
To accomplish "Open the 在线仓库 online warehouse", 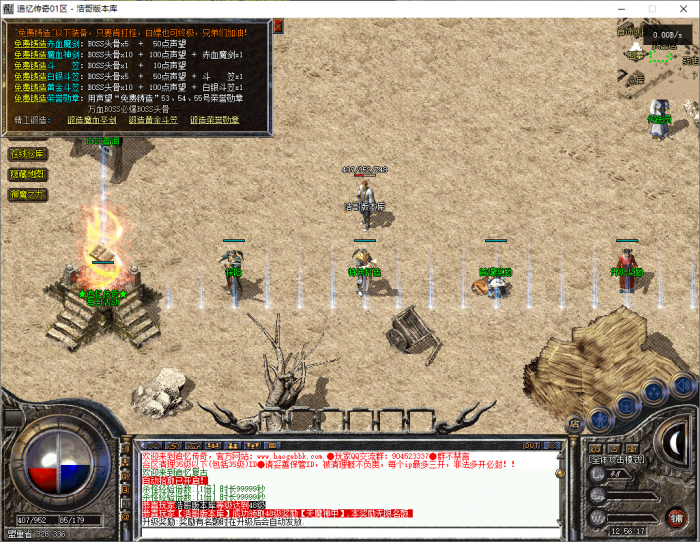I will click(27, 154).
